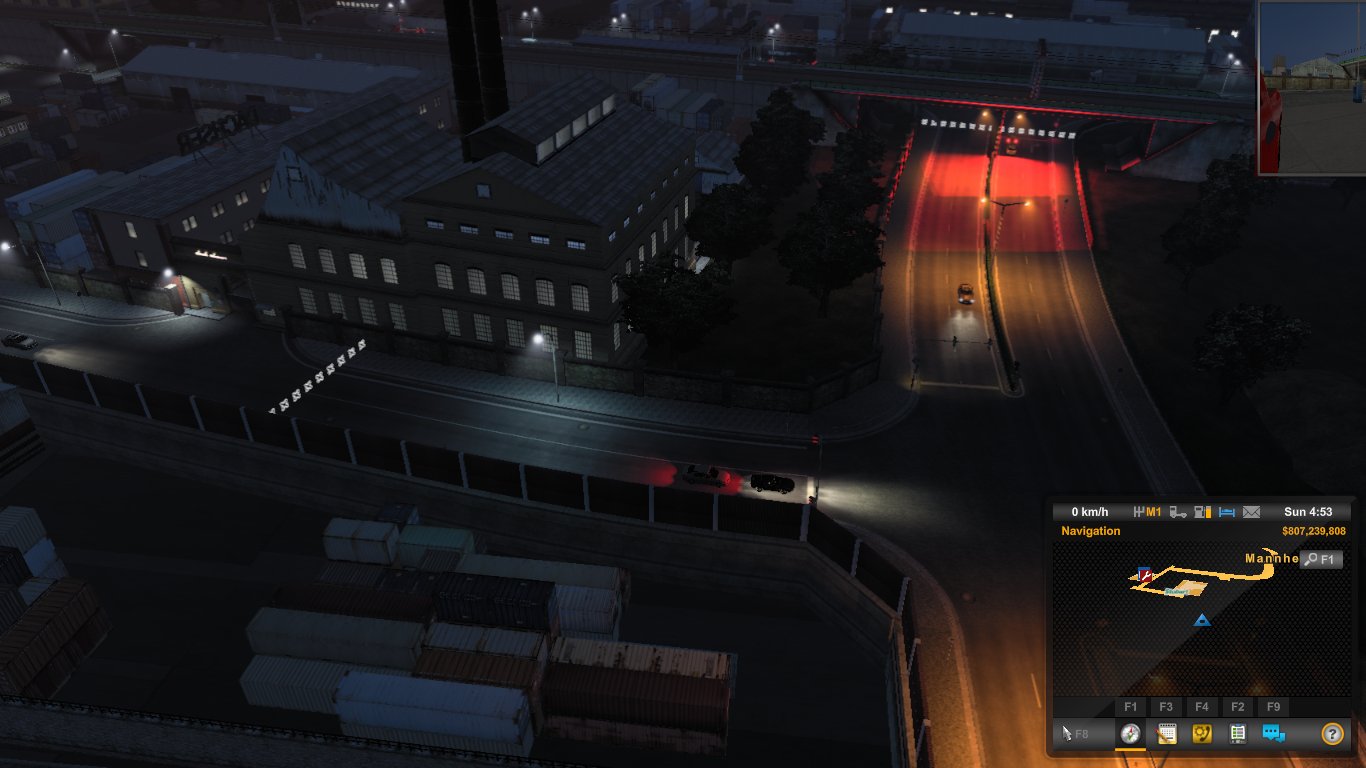The width and height of the screenshot is (1366, 768).
Task: Open the blue chat bubbles tab
Action: [1273, 733]
